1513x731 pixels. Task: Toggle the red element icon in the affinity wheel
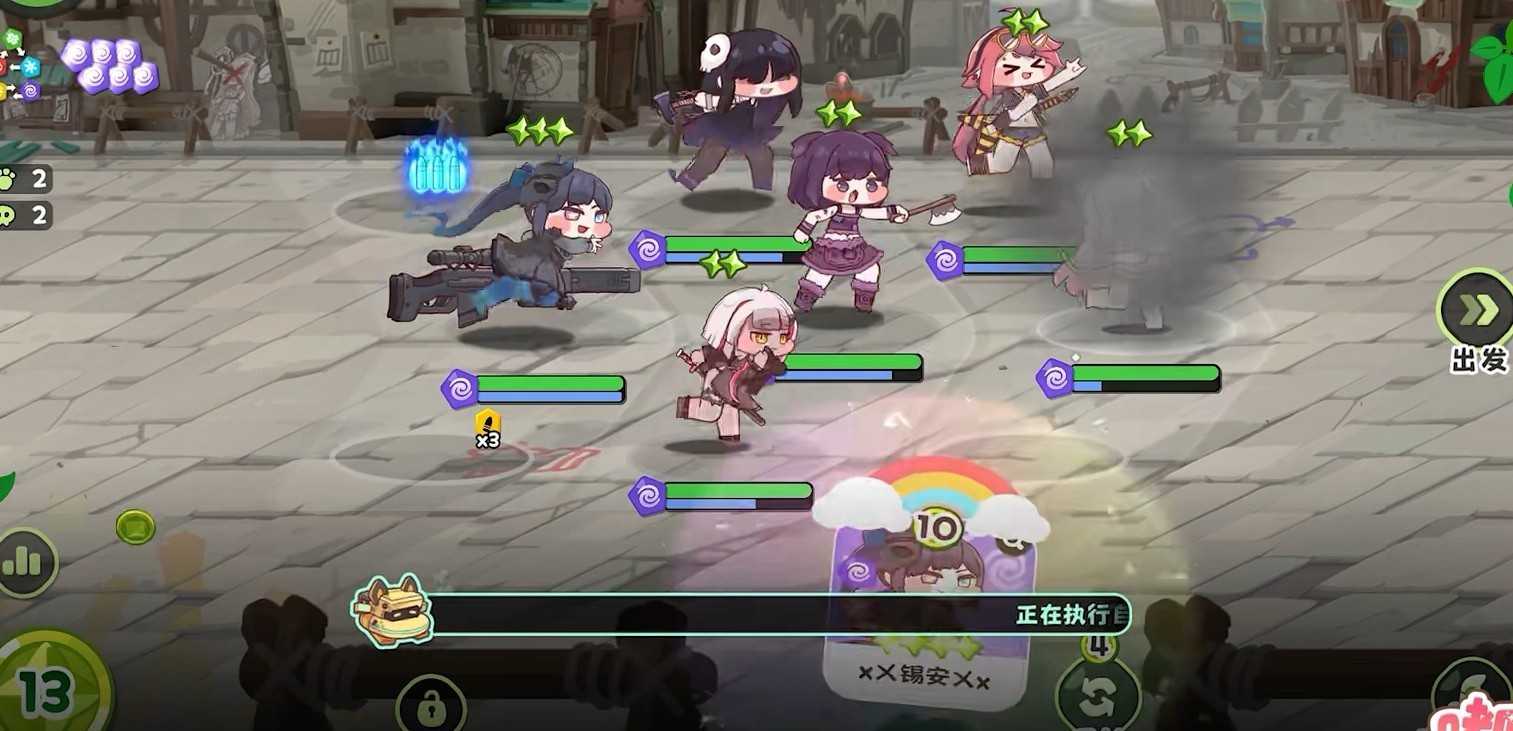pos(3,66)
